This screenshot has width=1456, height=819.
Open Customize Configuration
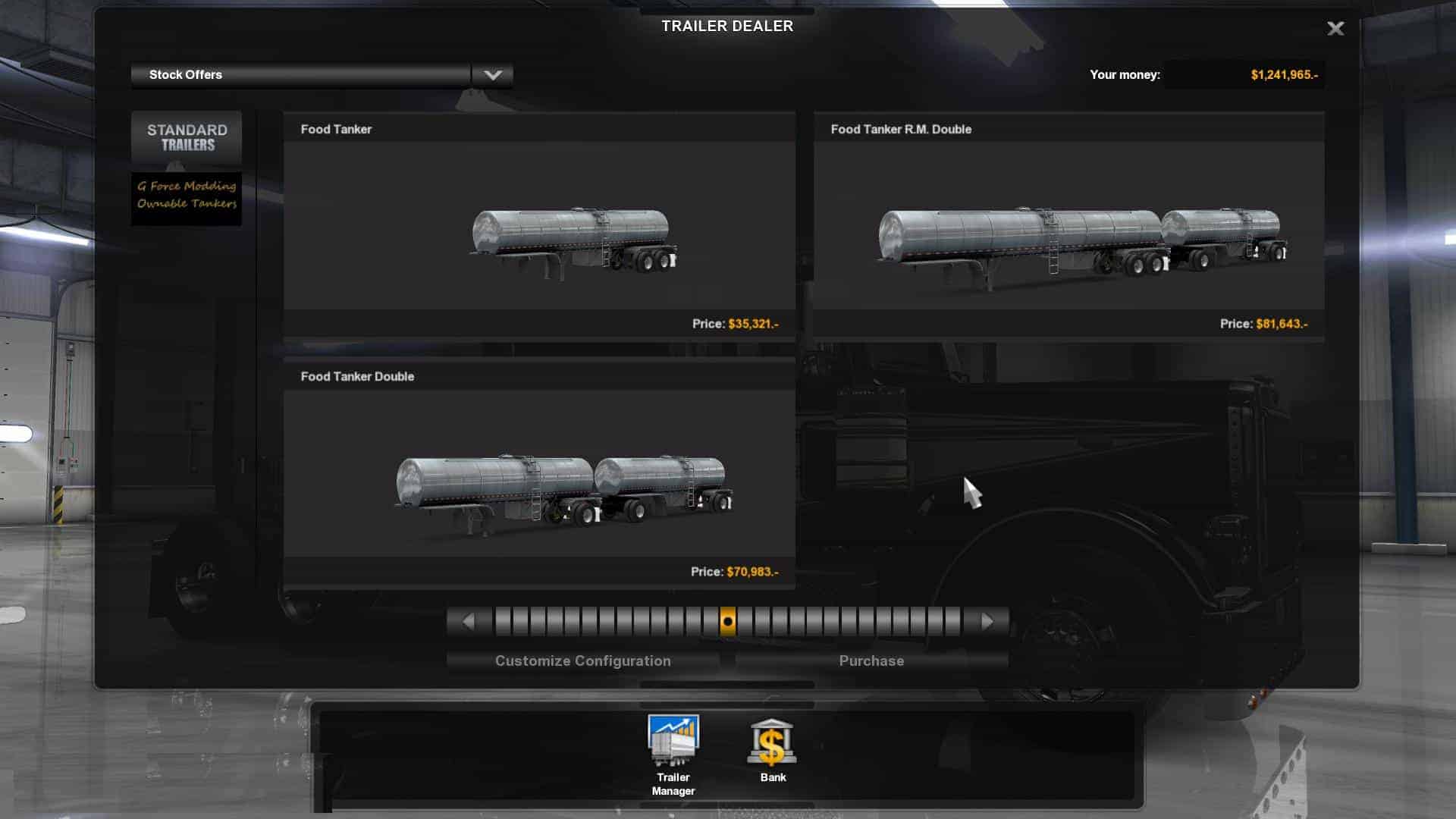click(x=582, y=661)
